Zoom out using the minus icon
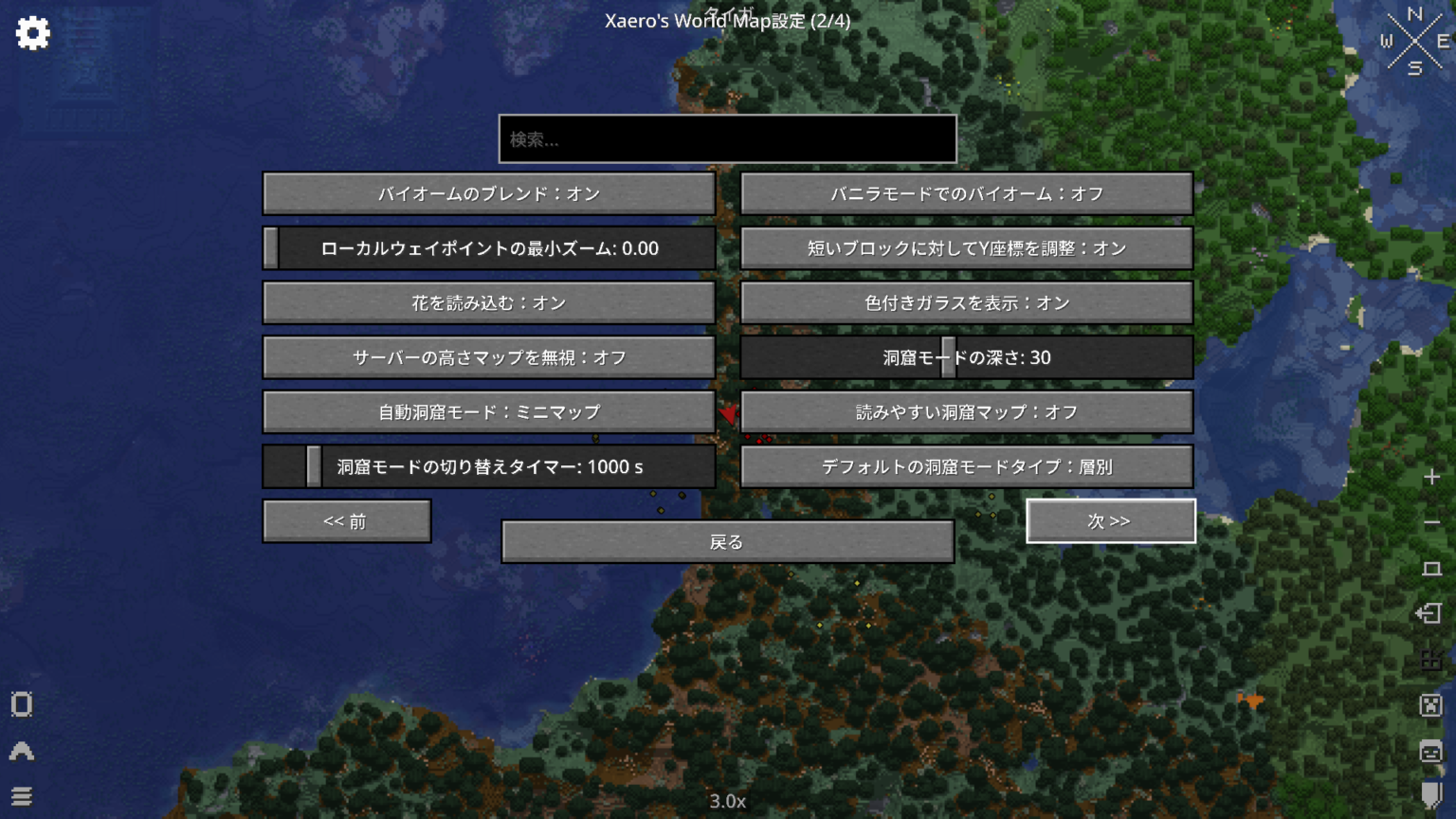 (1429, 520)
